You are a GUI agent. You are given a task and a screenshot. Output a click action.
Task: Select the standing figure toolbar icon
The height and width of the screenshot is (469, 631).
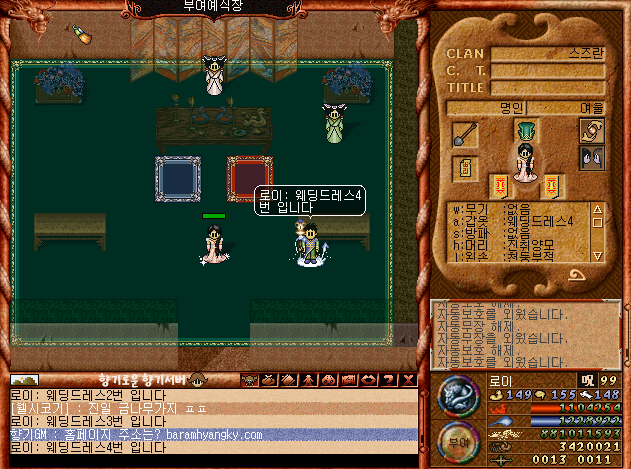click(307, 380)
